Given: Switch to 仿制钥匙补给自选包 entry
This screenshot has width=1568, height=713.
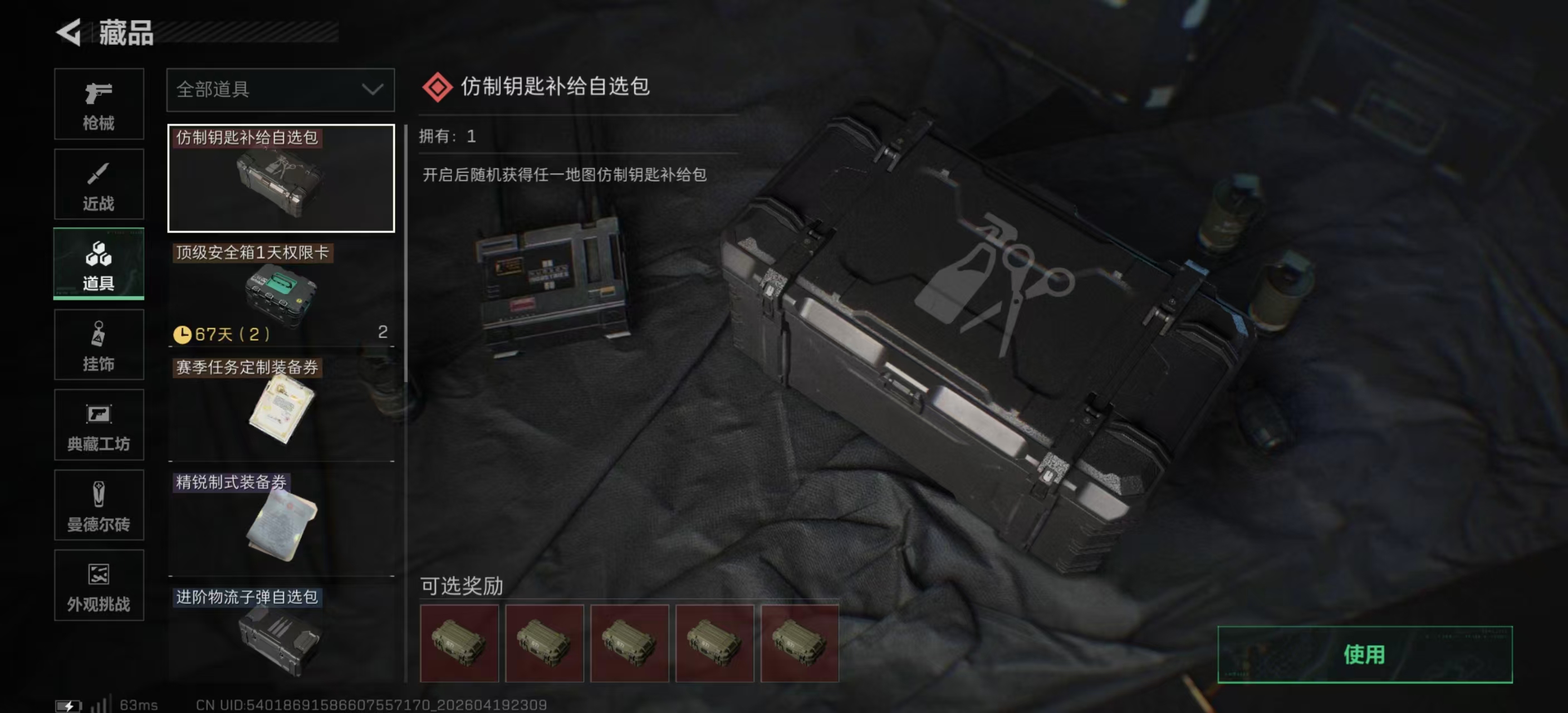Looking at the screenshot, I should pos(280,179).
